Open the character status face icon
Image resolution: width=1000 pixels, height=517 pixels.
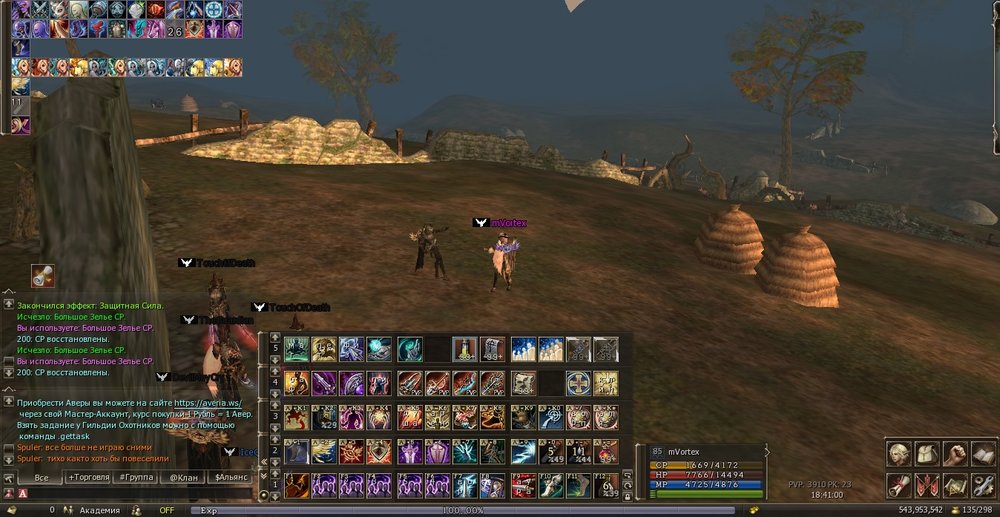tap(900, 455)
